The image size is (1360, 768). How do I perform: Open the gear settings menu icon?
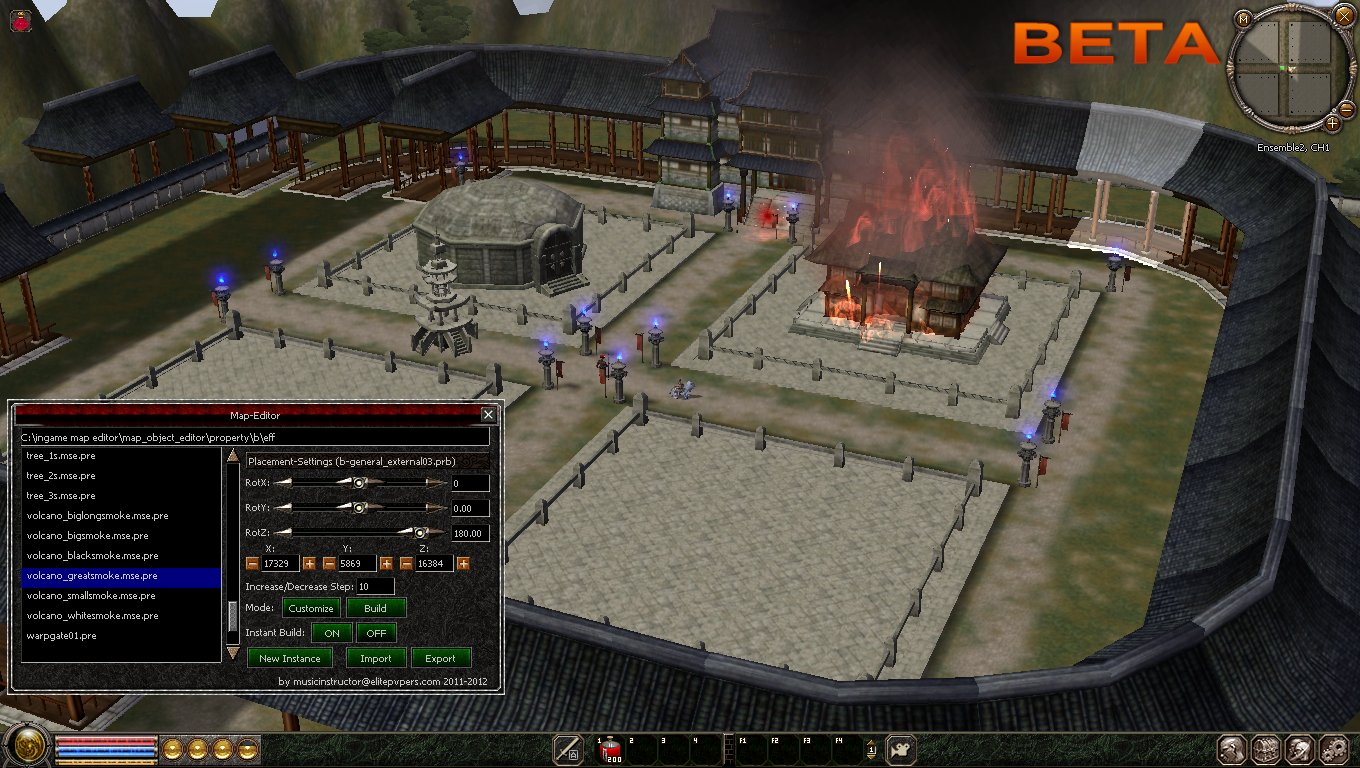click(1333, 749)
